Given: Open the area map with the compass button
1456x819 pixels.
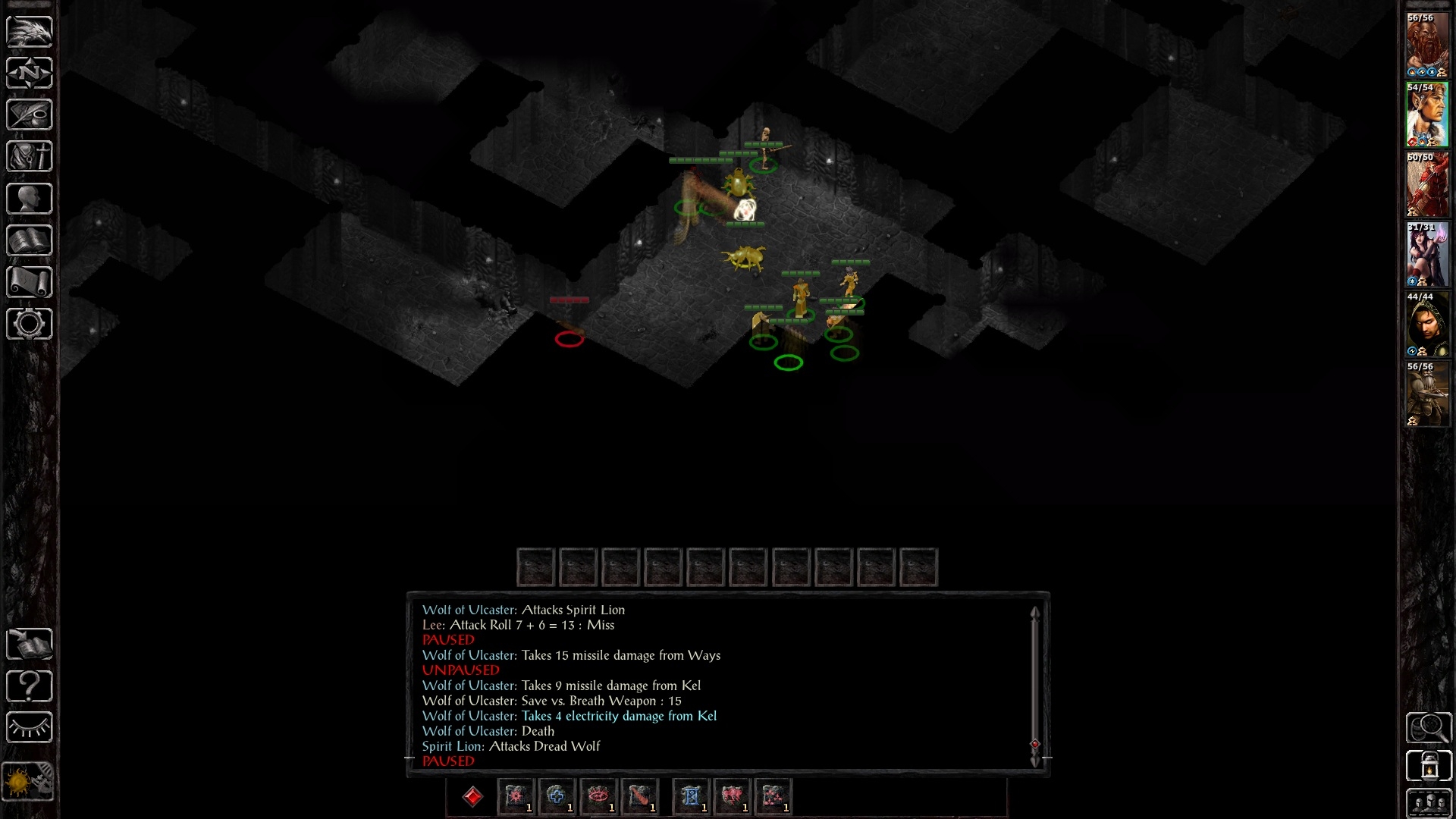Looking at the screenshot, I should click(x=30, y=73).
